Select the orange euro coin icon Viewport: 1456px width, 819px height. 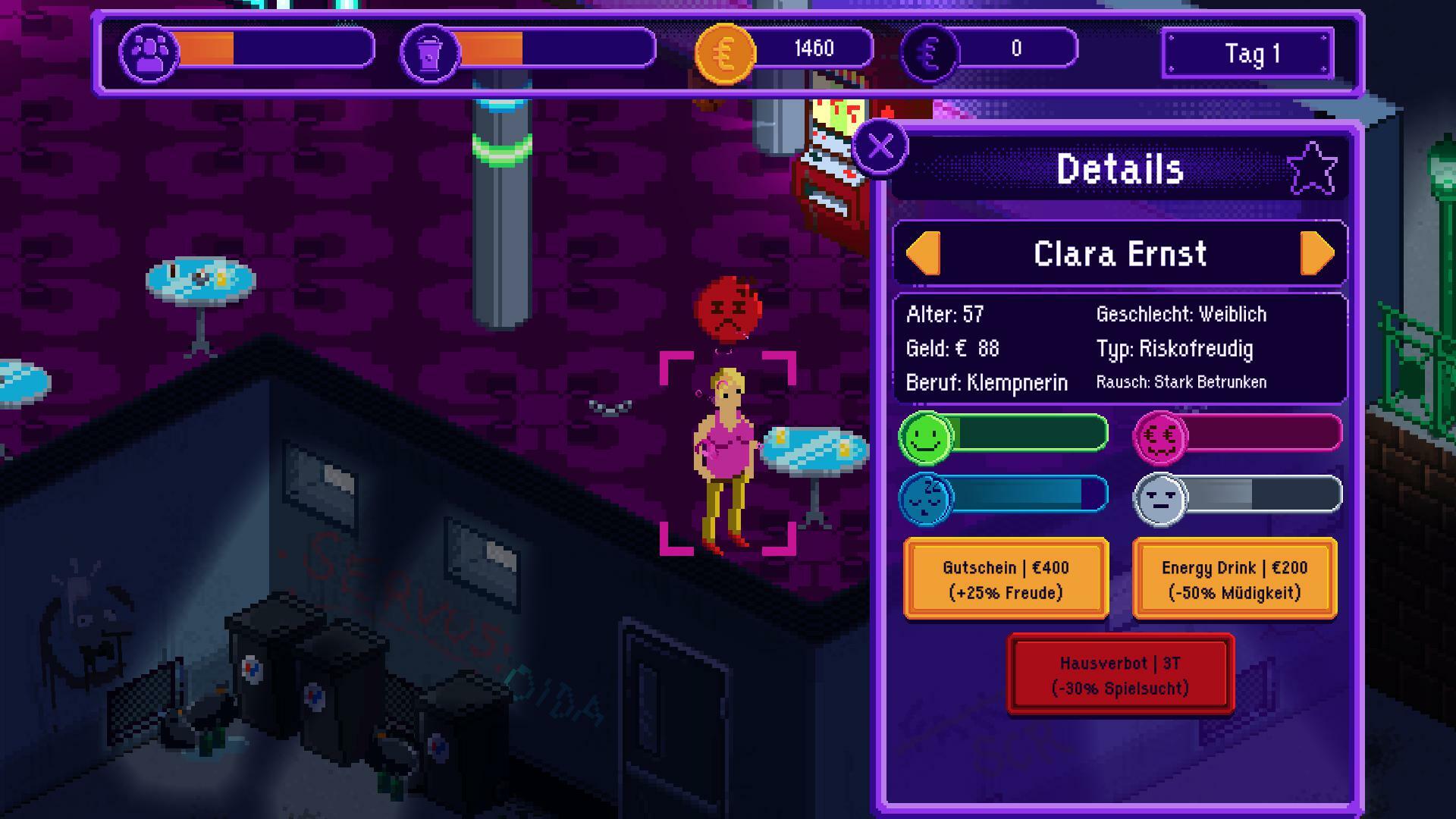coord(725,53)
